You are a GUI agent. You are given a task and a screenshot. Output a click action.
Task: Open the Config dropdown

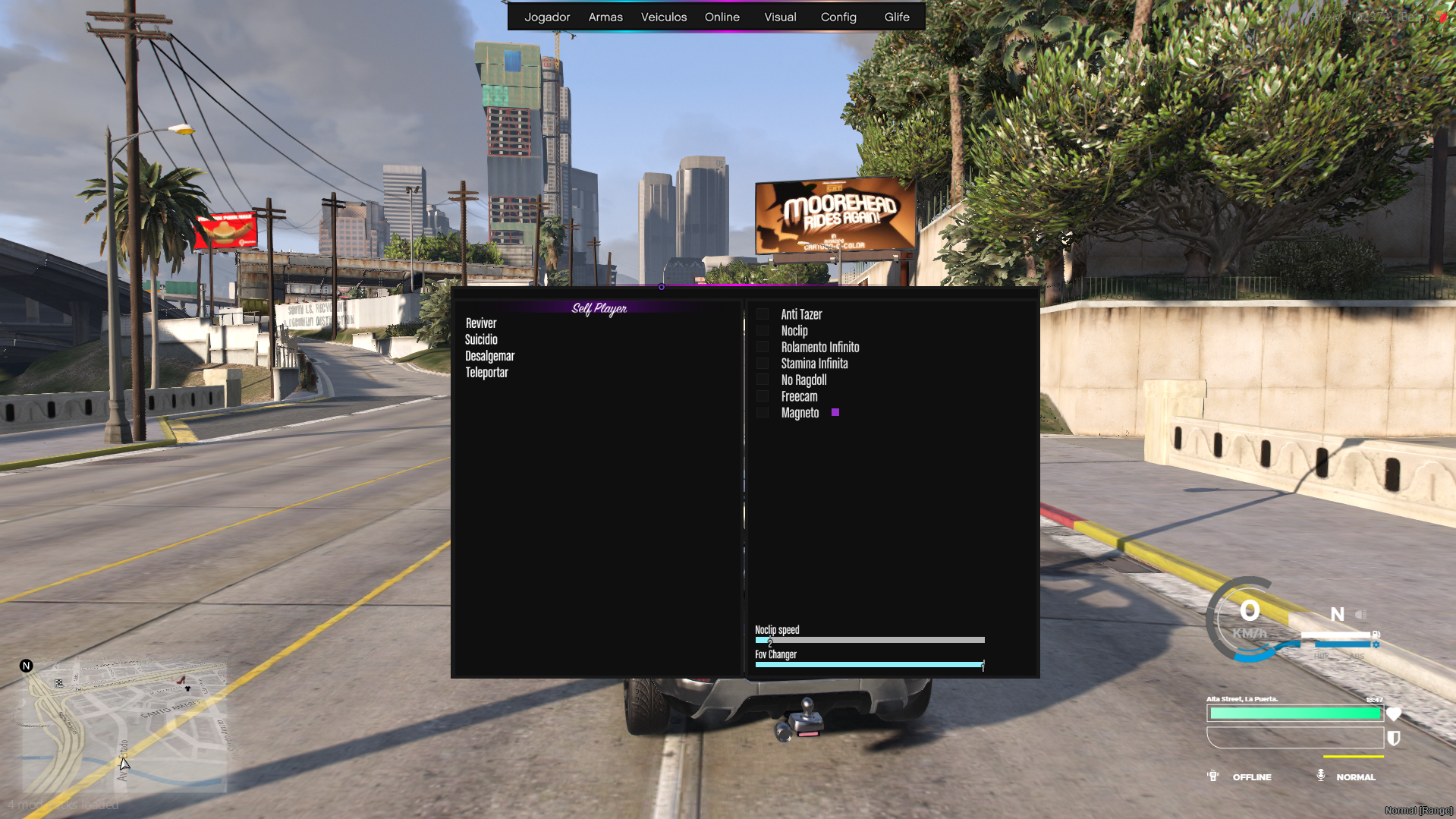pos(838,17)
